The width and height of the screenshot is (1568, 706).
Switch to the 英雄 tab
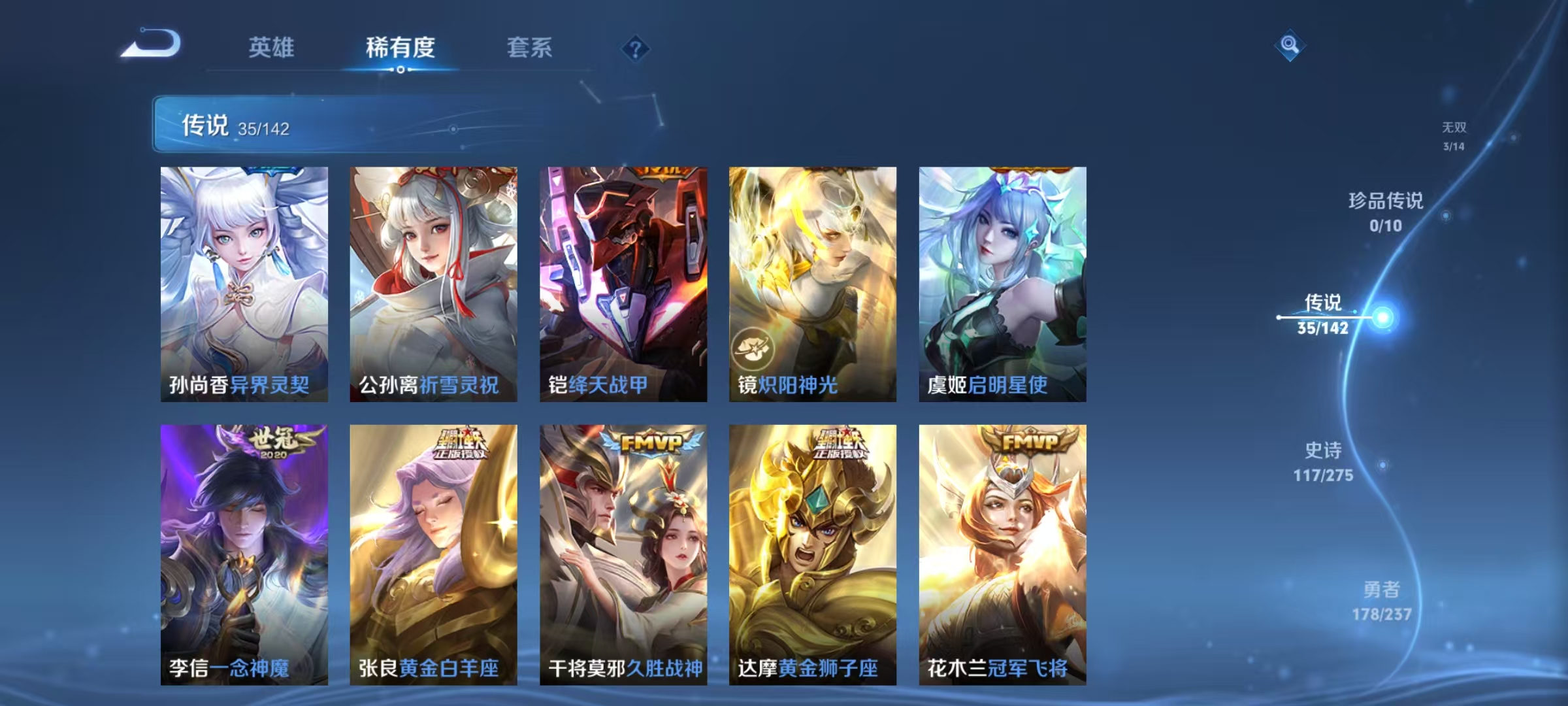coord(272,47)
